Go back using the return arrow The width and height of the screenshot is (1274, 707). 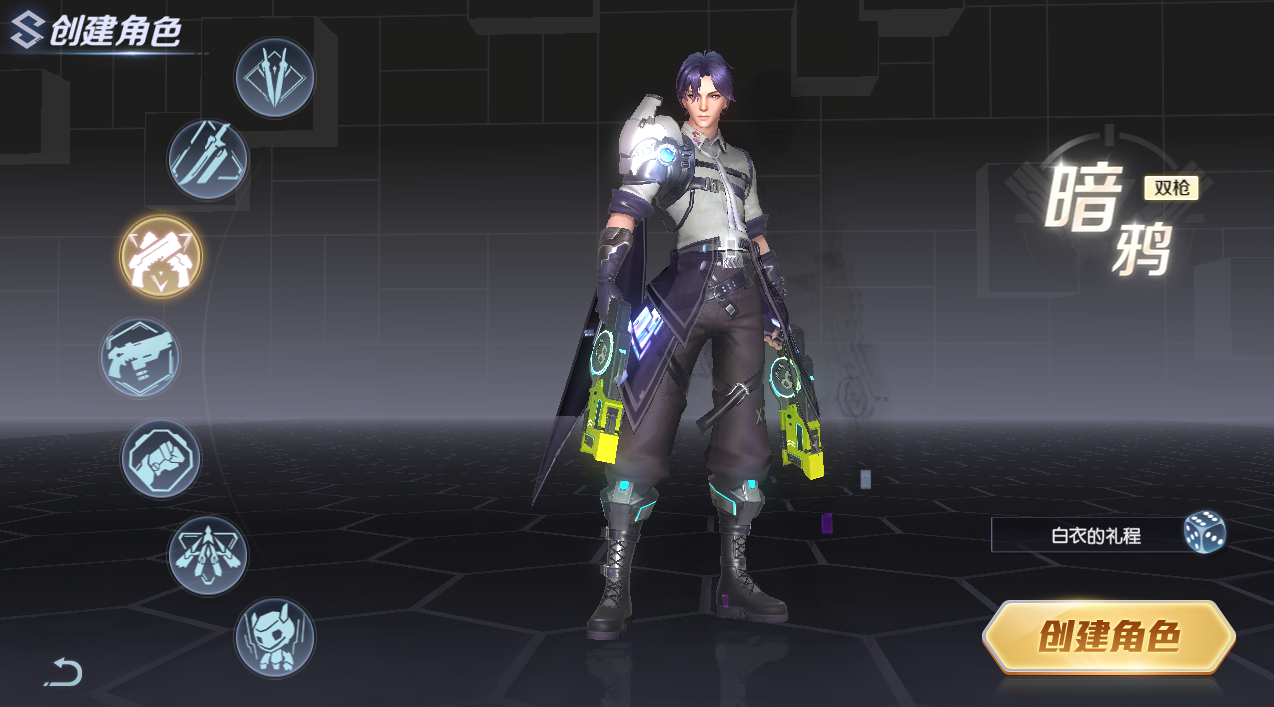pos(64,672)
